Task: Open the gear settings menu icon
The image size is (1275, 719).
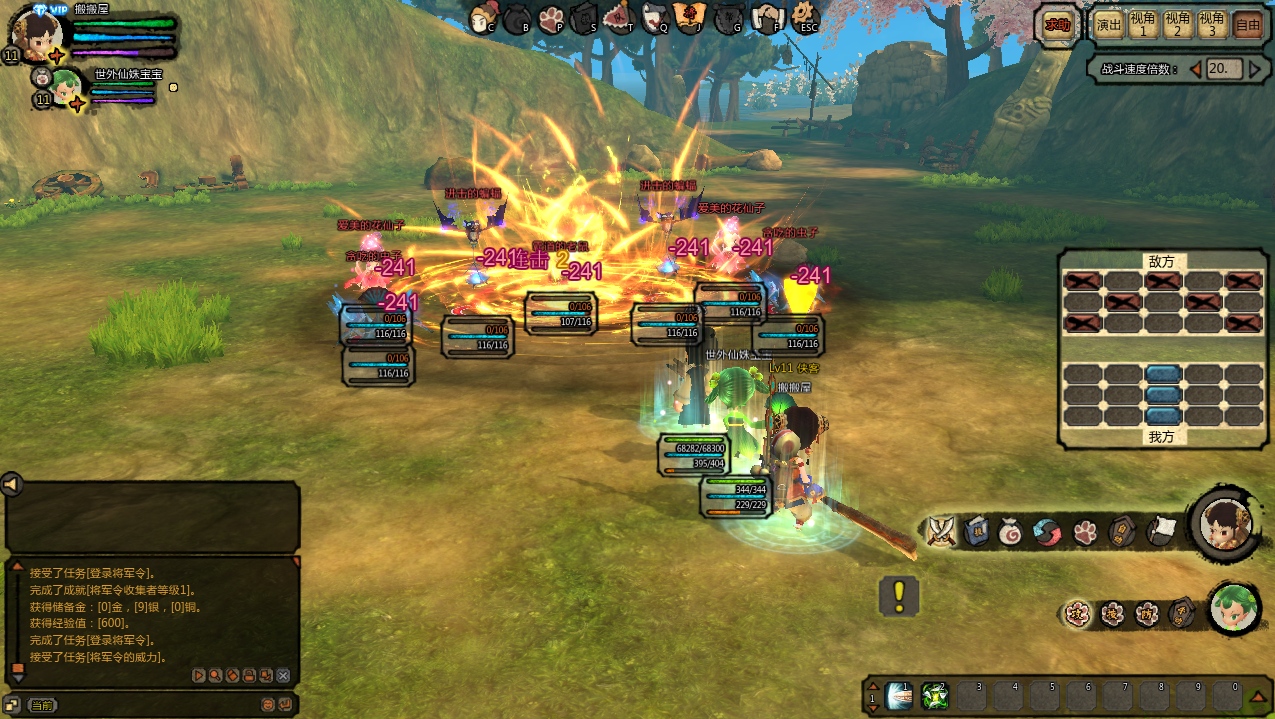Action: coord(805,17)
